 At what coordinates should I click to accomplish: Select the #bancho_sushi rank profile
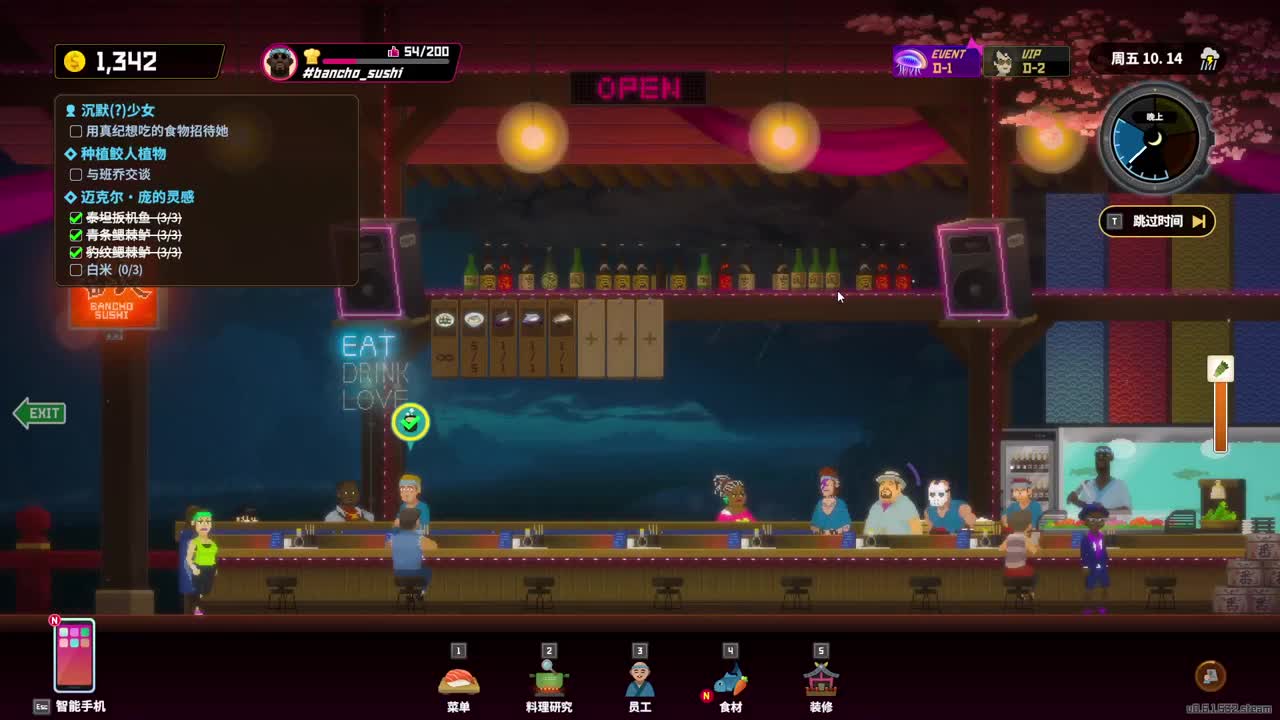[x=360, y=63]
